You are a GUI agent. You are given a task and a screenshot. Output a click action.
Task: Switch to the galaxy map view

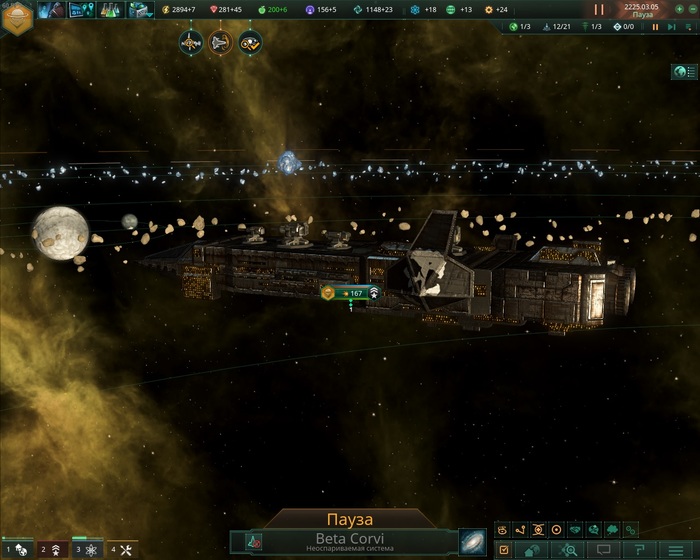(x=472, y=542)
